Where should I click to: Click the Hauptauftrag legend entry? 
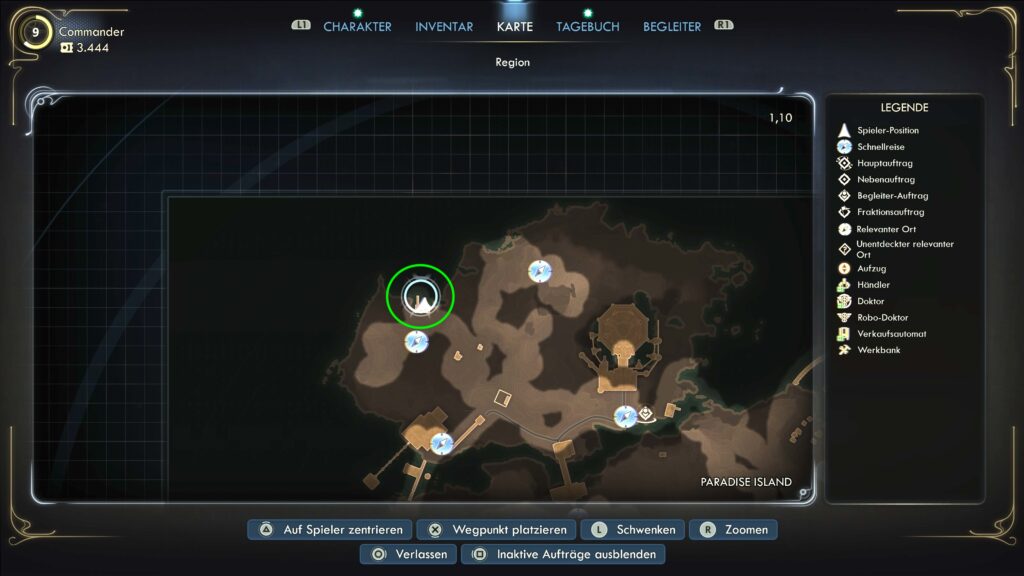885,163
